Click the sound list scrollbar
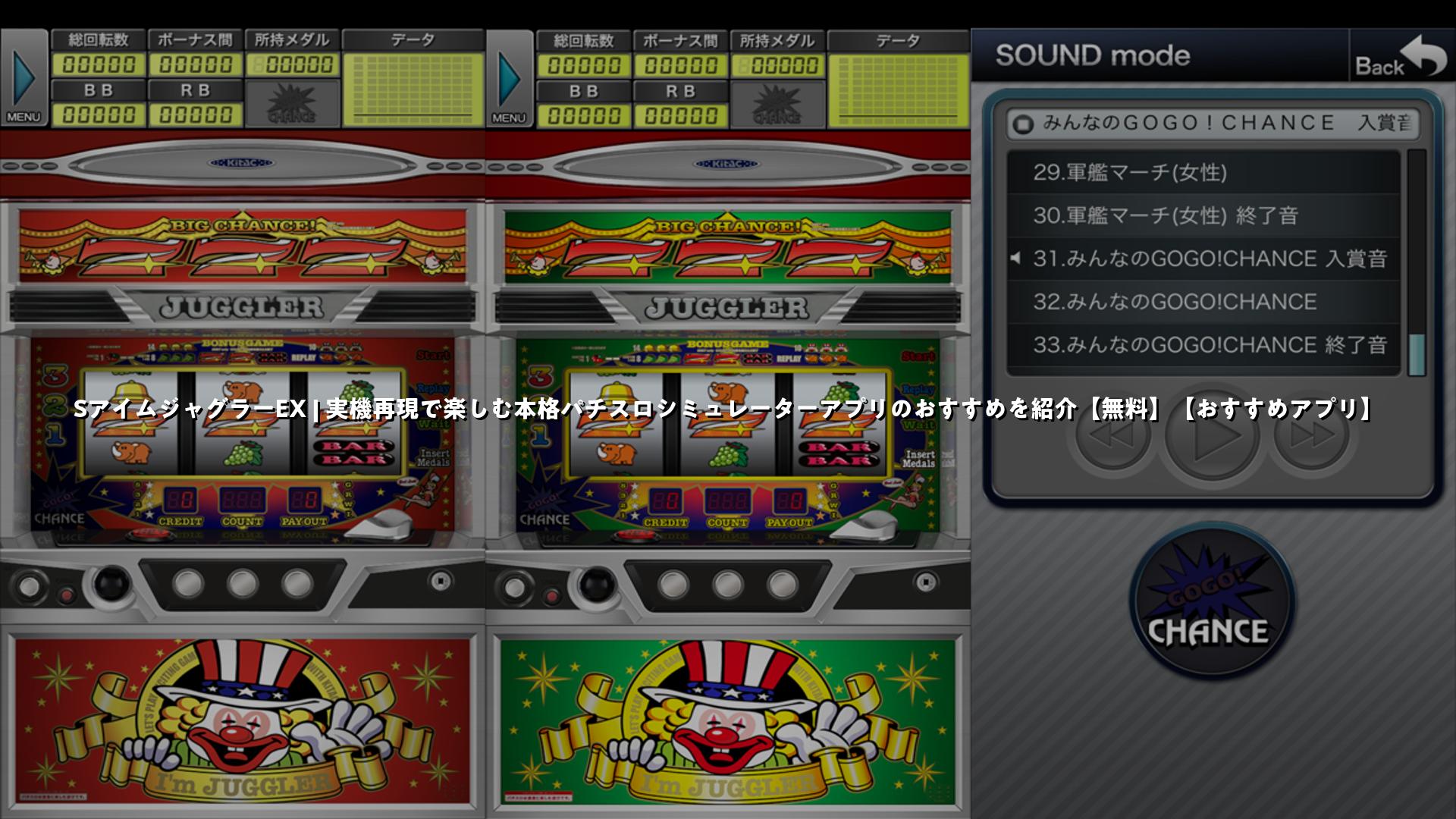1456x819 pixels. (x=1416, y=262)
